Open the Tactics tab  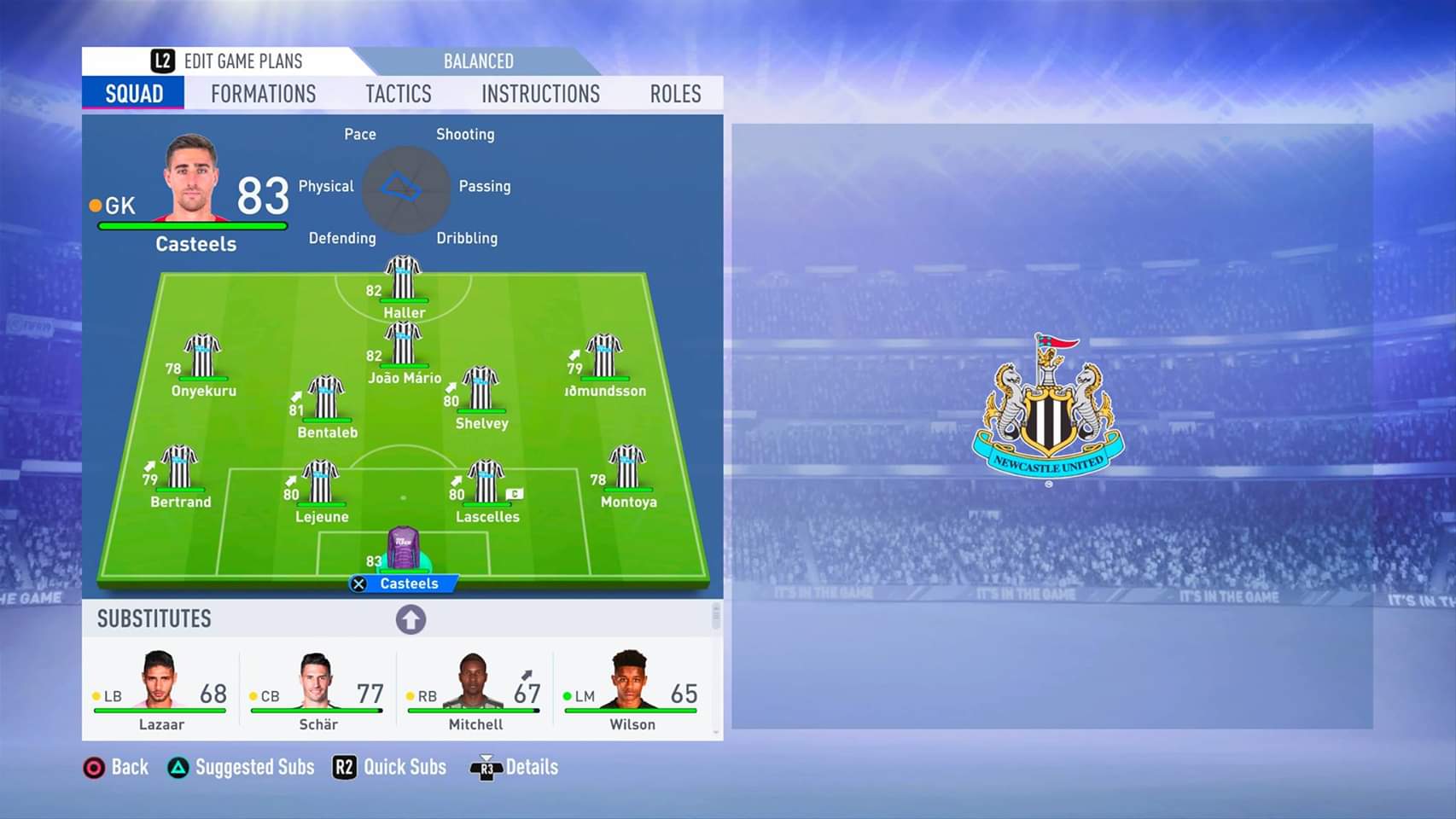399,94
